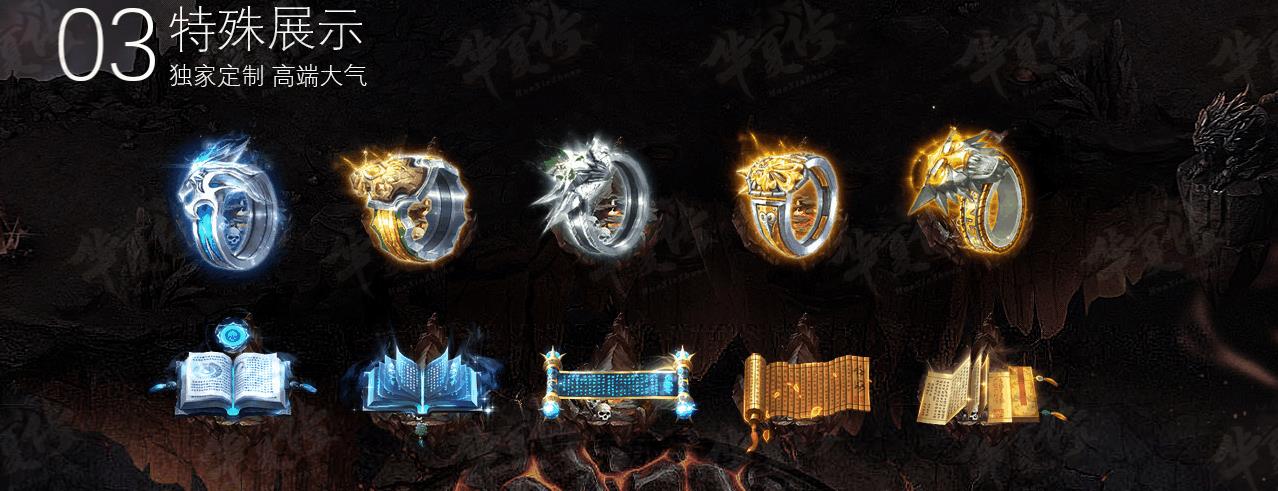
Task: Select the glowing blue fanned-page book
Action: click(408, 380)
